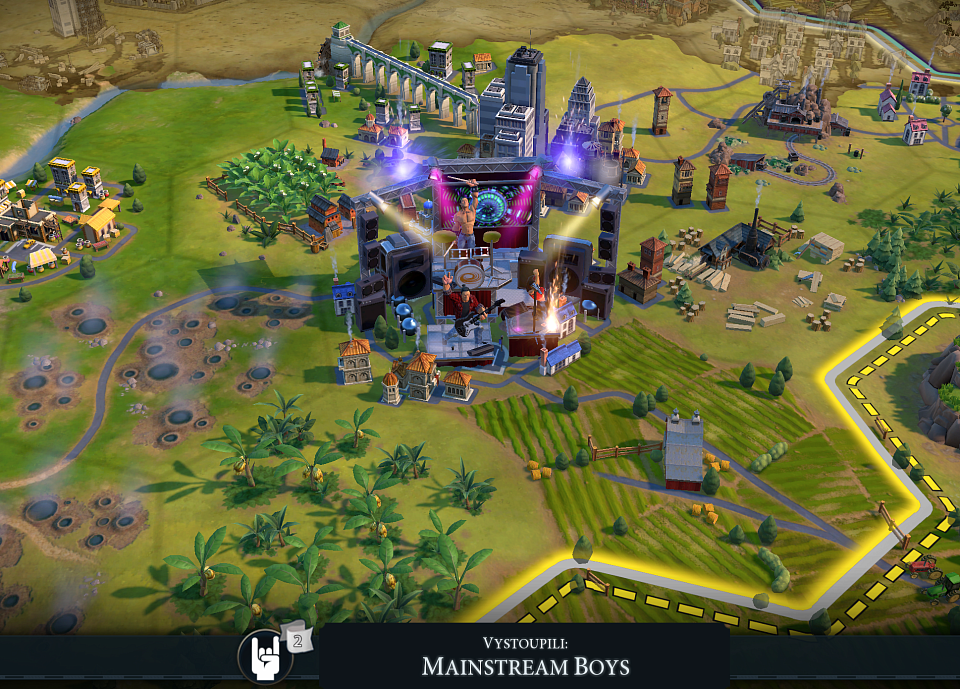Select the Mainstream Boys performance banner

pyautogui.click(x=525, y=657)
